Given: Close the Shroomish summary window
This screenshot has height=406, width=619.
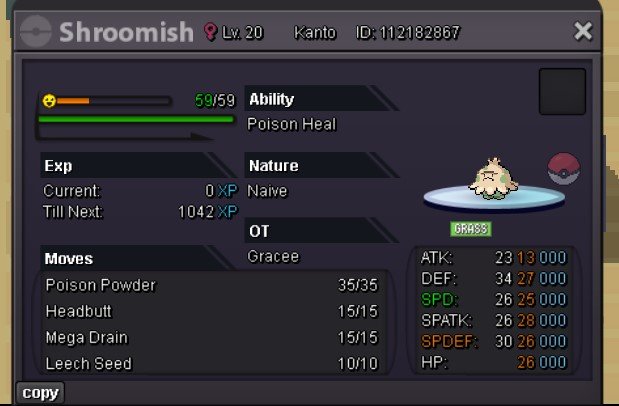Looking at the screenshot, I should [583, 32].
